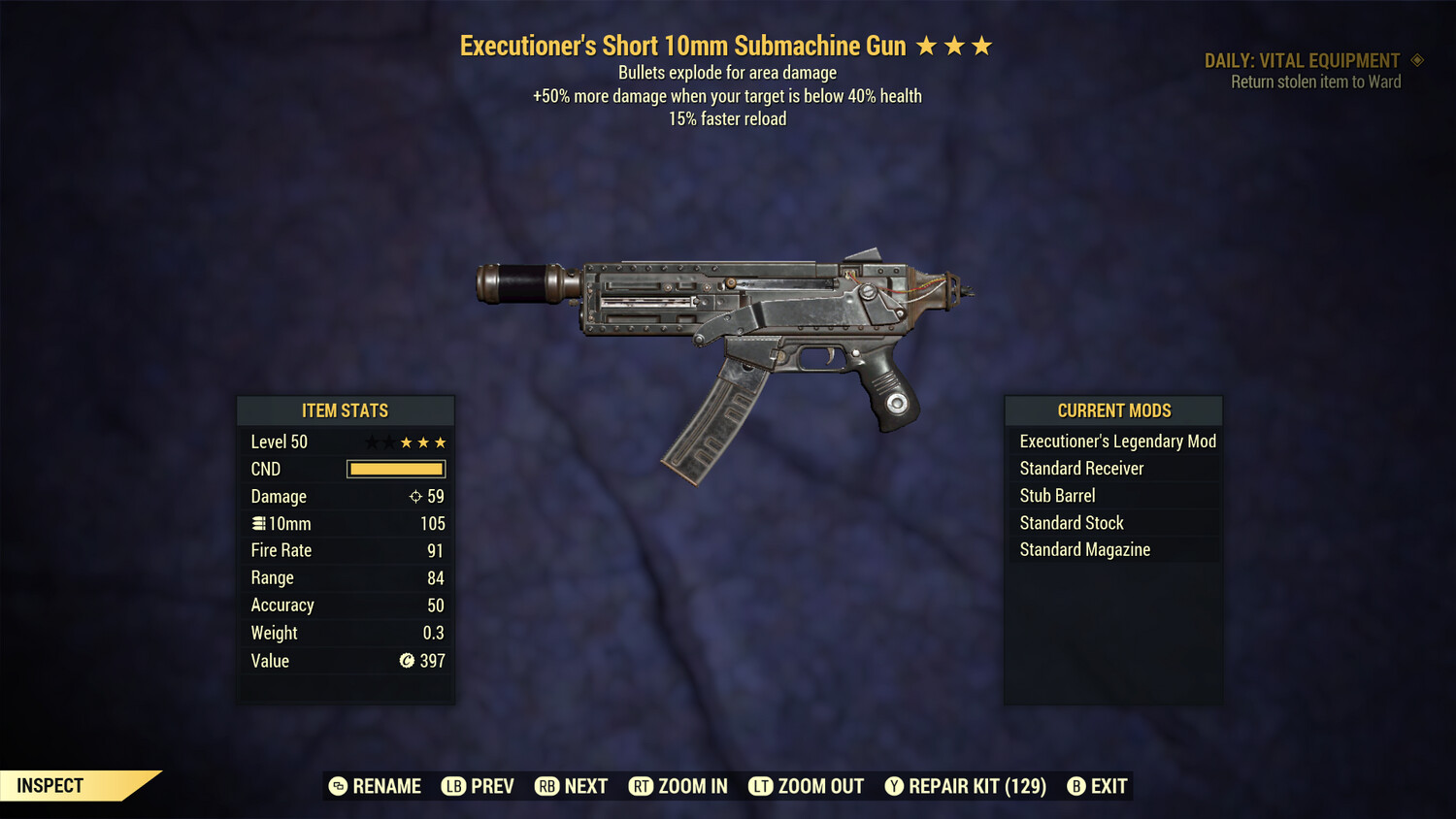Screen dimensions: 1456x819
Task: Click the diamond icon by Daily: Vital Equipment
Action: click(1419, 60)
